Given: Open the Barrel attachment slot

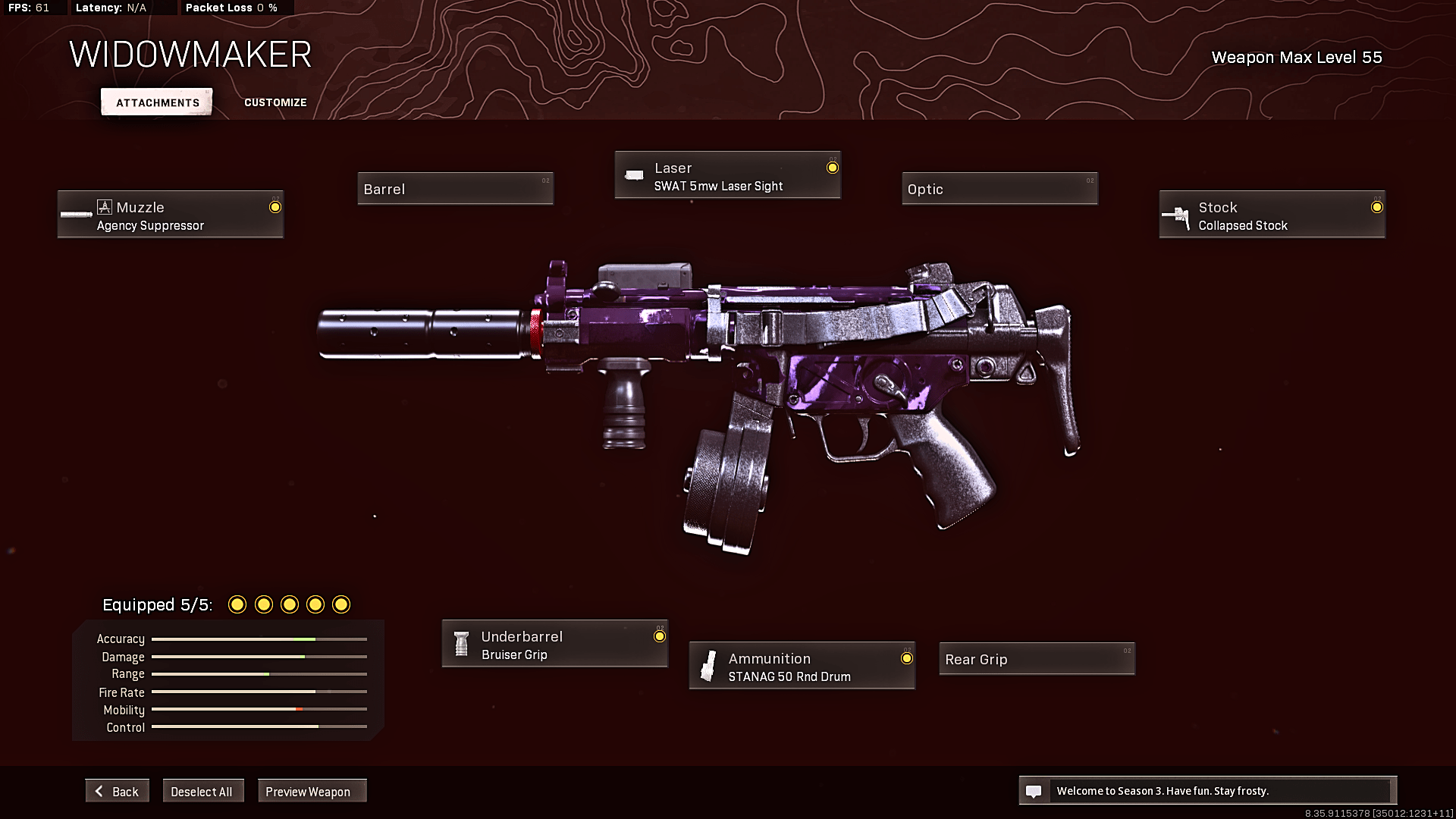Looking at the screenshot, I should (455, 188).
